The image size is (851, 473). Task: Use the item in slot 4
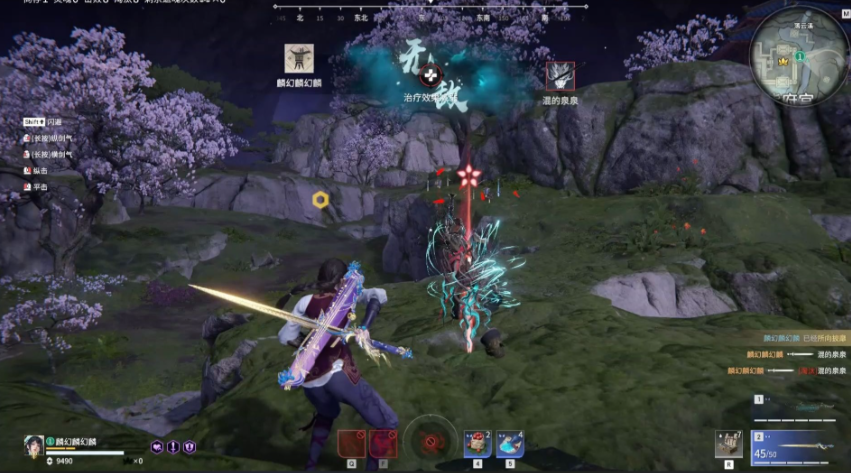(x=477, y=444)
